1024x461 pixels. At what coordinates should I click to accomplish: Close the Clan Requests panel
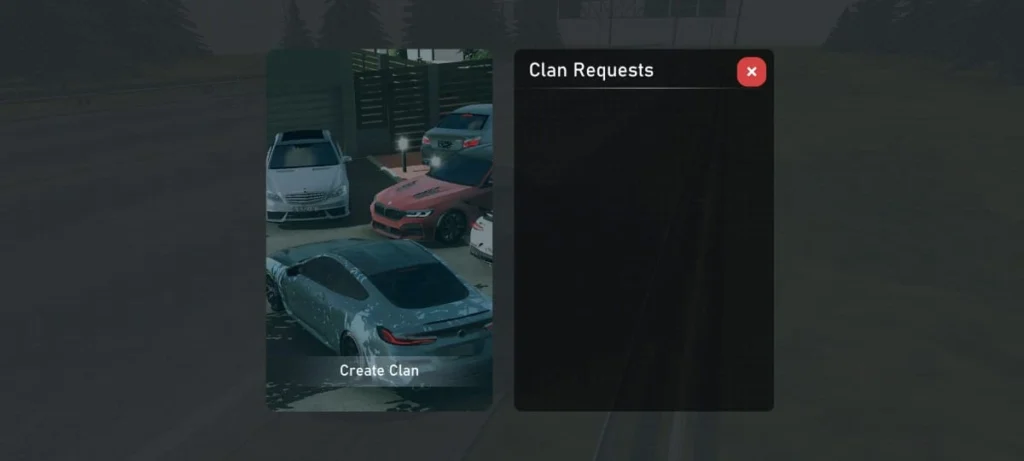point(751,72)
